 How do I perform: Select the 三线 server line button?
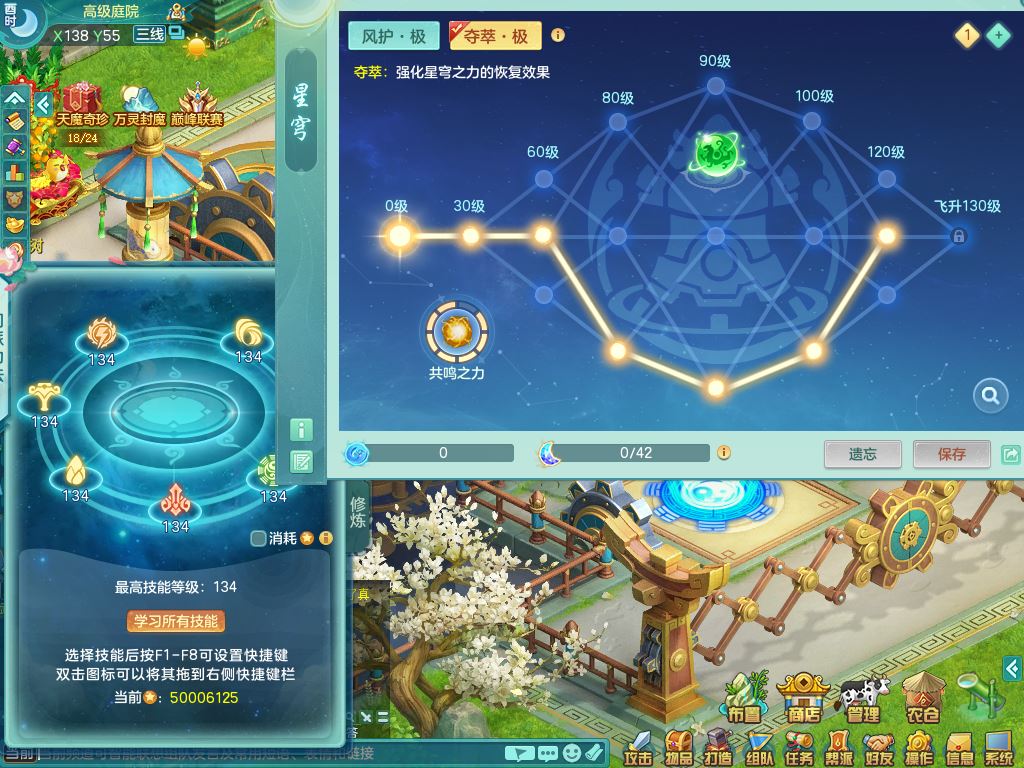149,35
